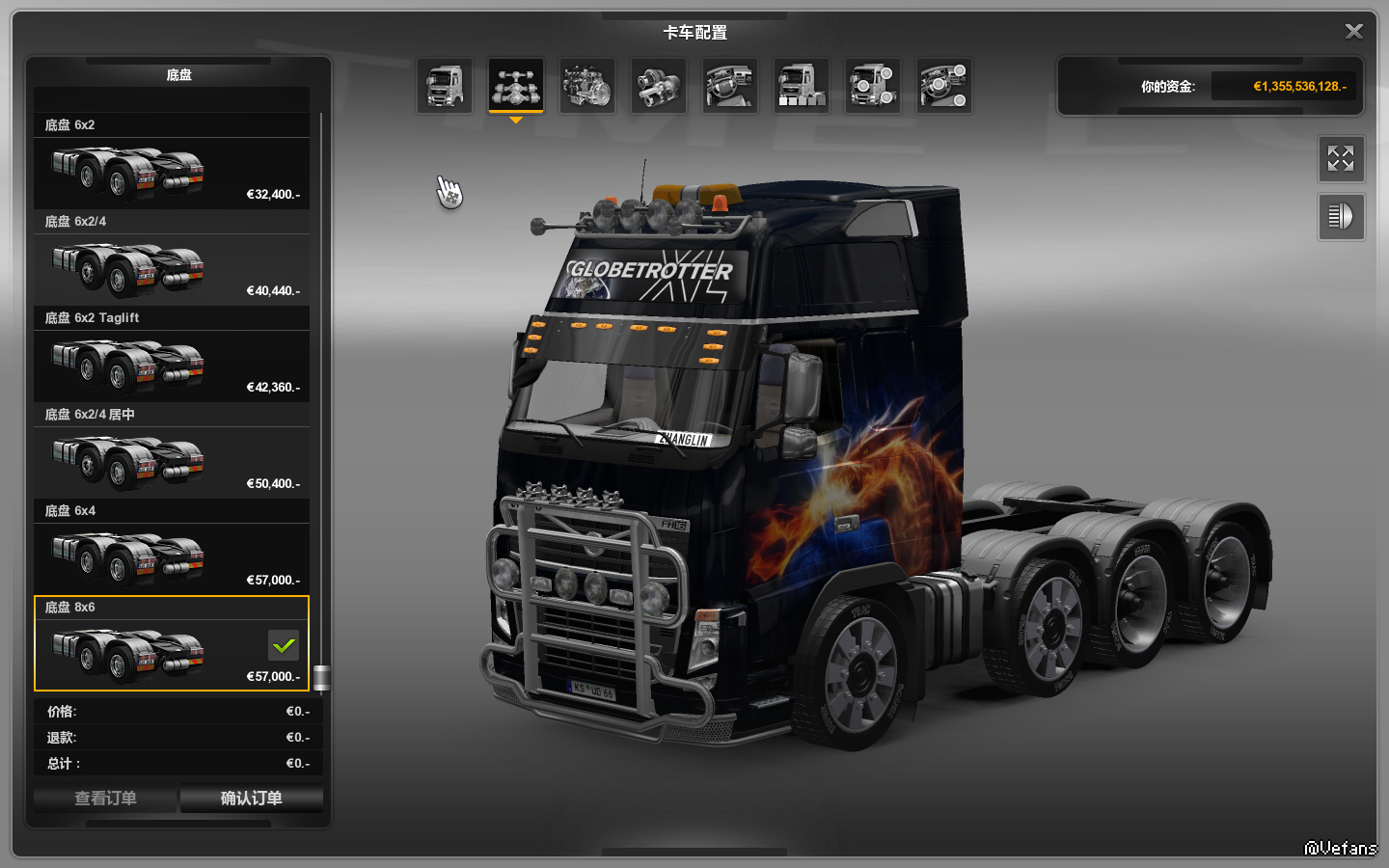Close the truck configuration window
This screenshot has height=868, width=1389.
[x=1353, y=32]
